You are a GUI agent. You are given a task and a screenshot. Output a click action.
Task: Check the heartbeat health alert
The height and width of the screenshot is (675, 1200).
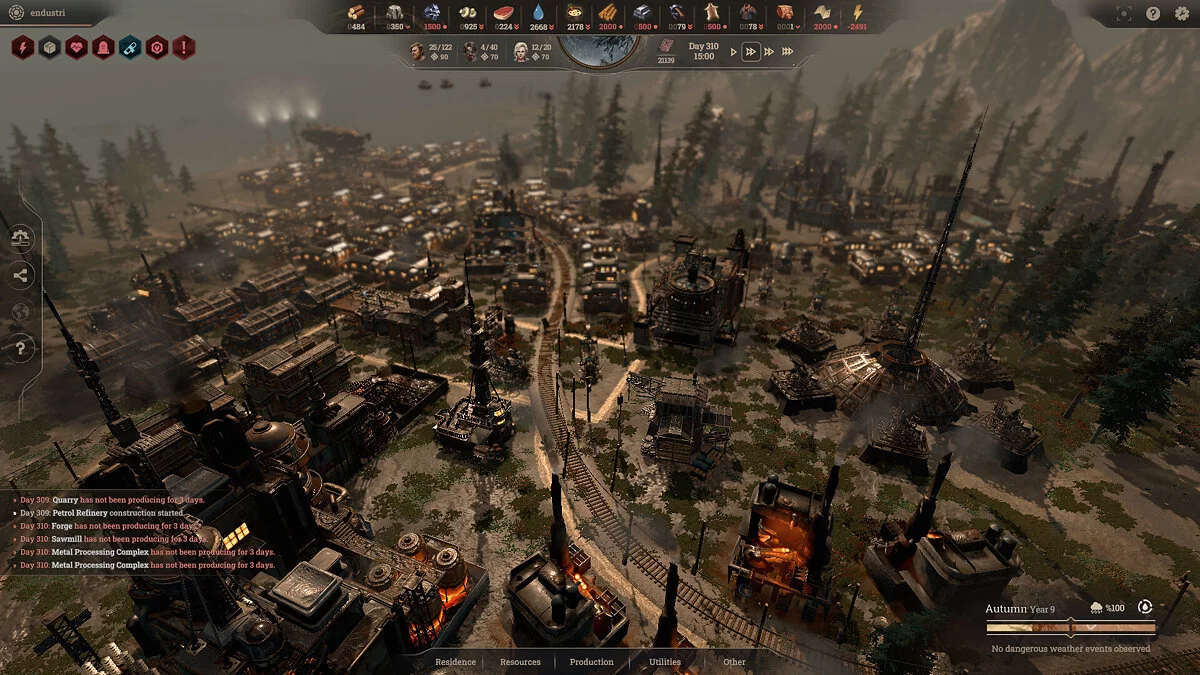tap(76, 47)
